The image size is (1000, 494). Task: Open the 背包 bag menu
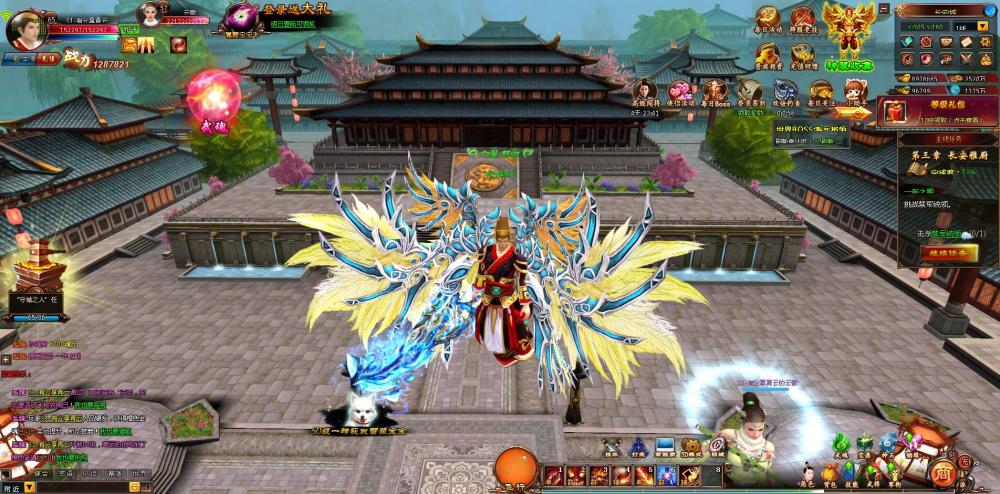point(830,469)
